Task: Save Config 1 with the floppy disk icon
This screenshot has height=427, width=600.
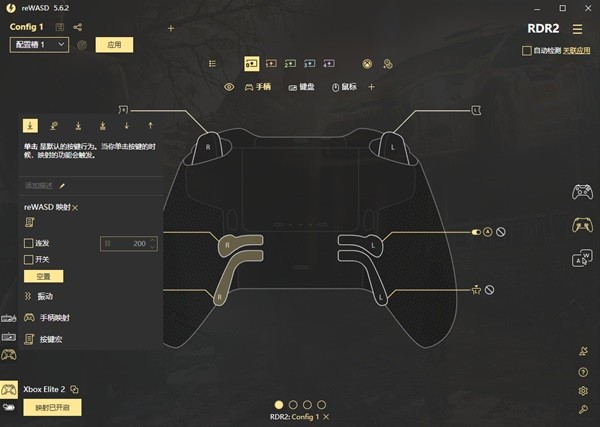Action: [x=61, y=27]
